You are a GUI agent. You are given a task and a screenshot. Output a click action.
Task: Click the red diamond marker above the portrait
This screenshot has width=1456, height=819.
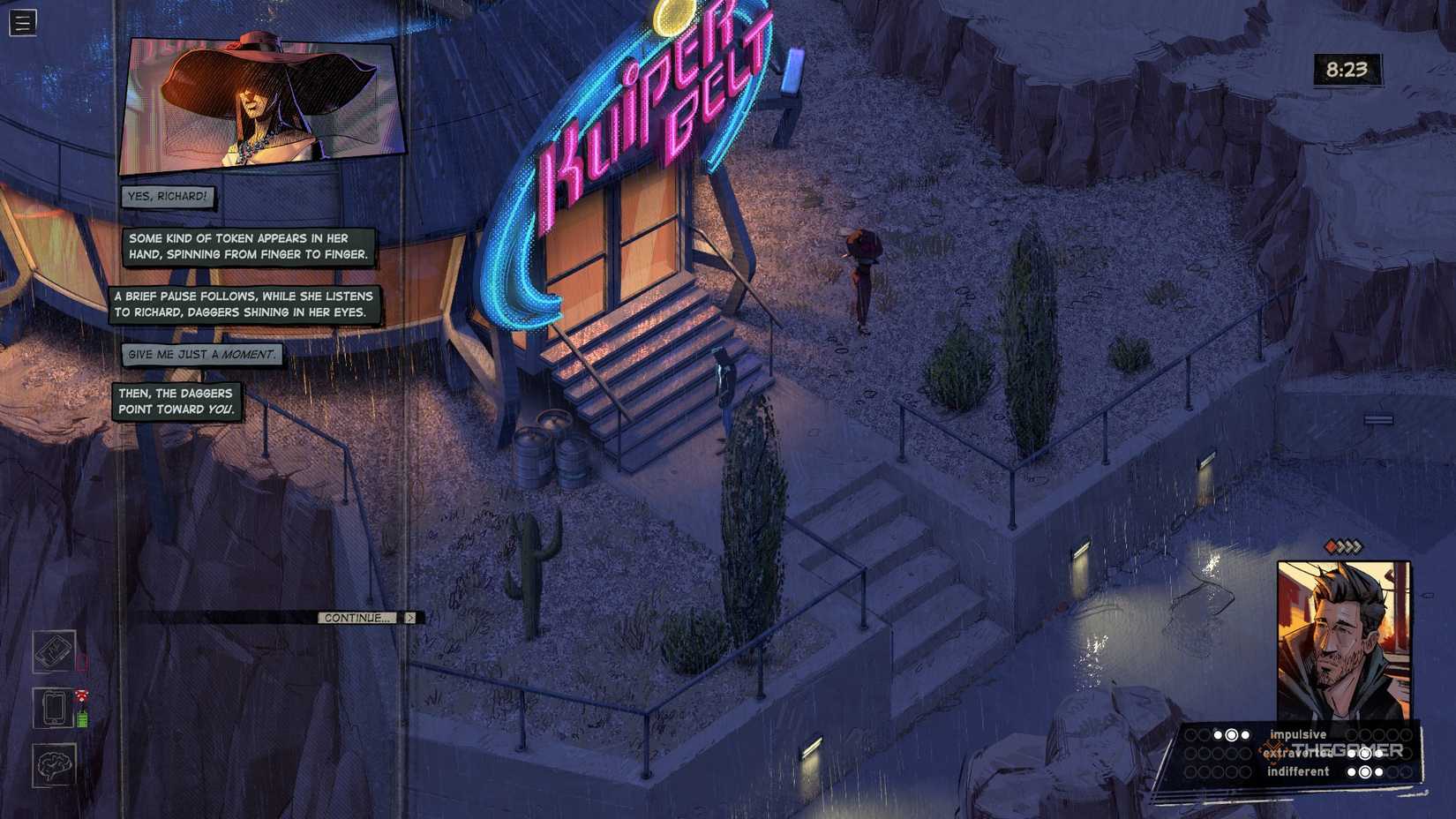1331,547
